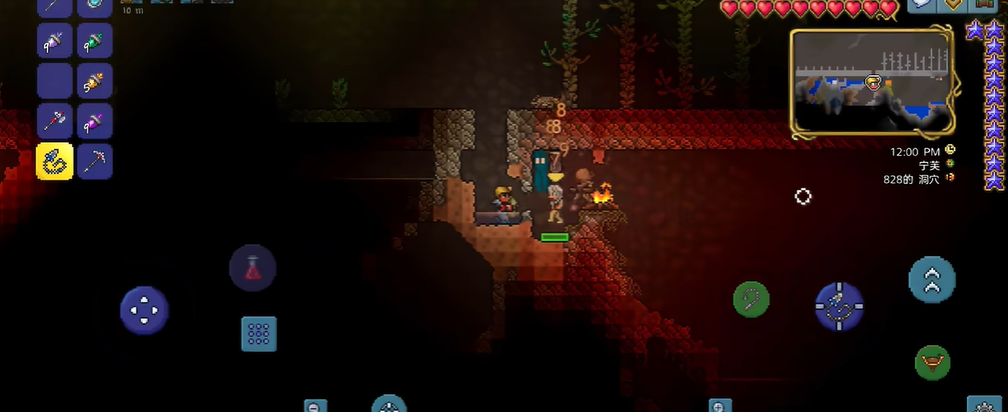
Task: Use the green grappling hook button
Action: coord(751,298)
